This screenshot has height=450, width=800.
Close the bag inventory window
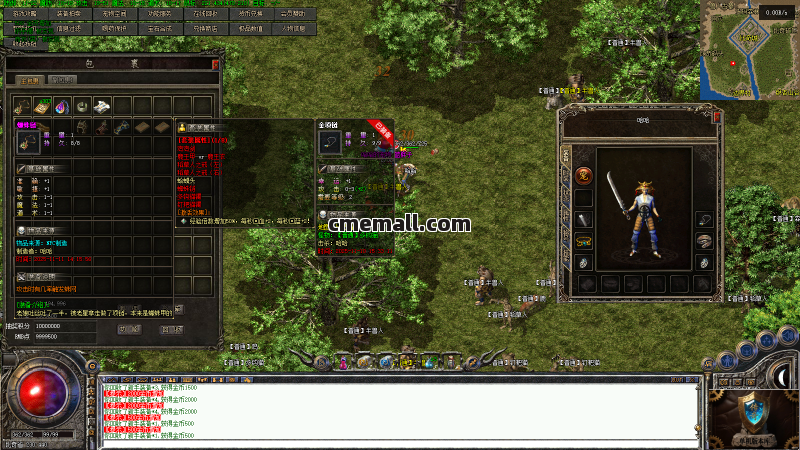[215, 64]
